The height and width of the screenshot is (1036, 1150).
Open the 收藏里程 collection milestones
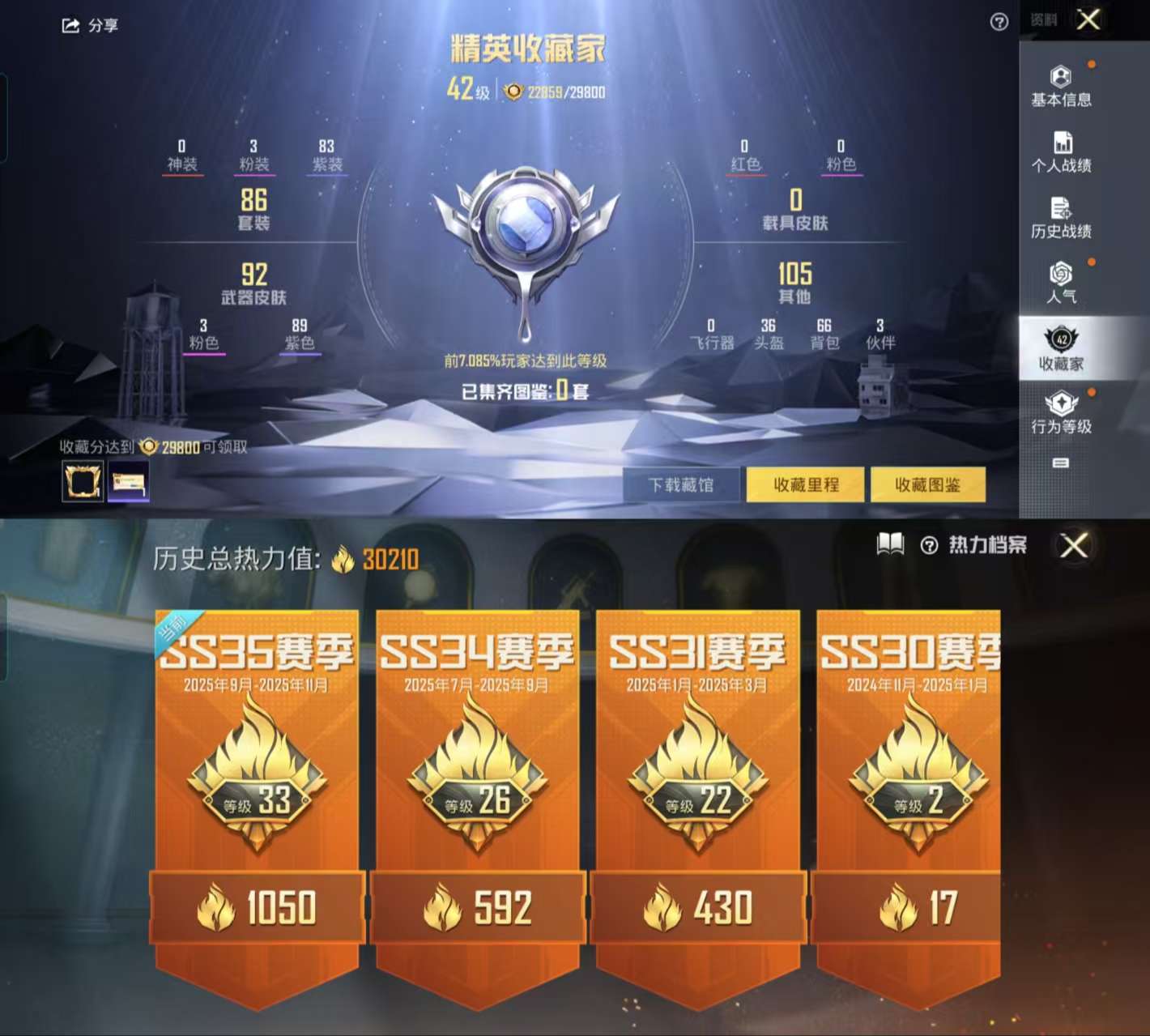(805, 484)
